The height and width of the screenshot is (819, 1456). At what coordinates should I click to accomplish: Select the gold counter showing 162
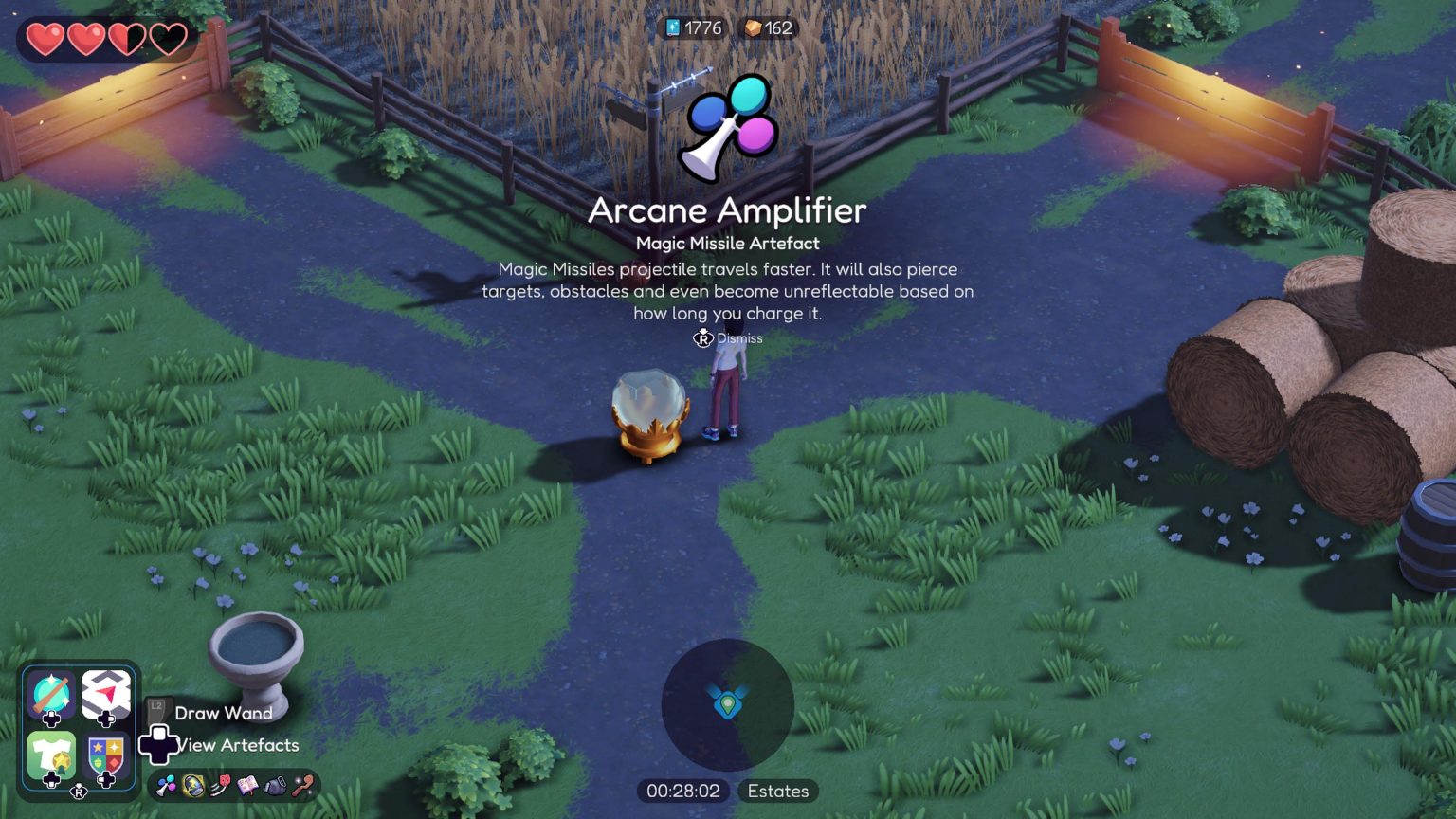(x=768, y=27)
